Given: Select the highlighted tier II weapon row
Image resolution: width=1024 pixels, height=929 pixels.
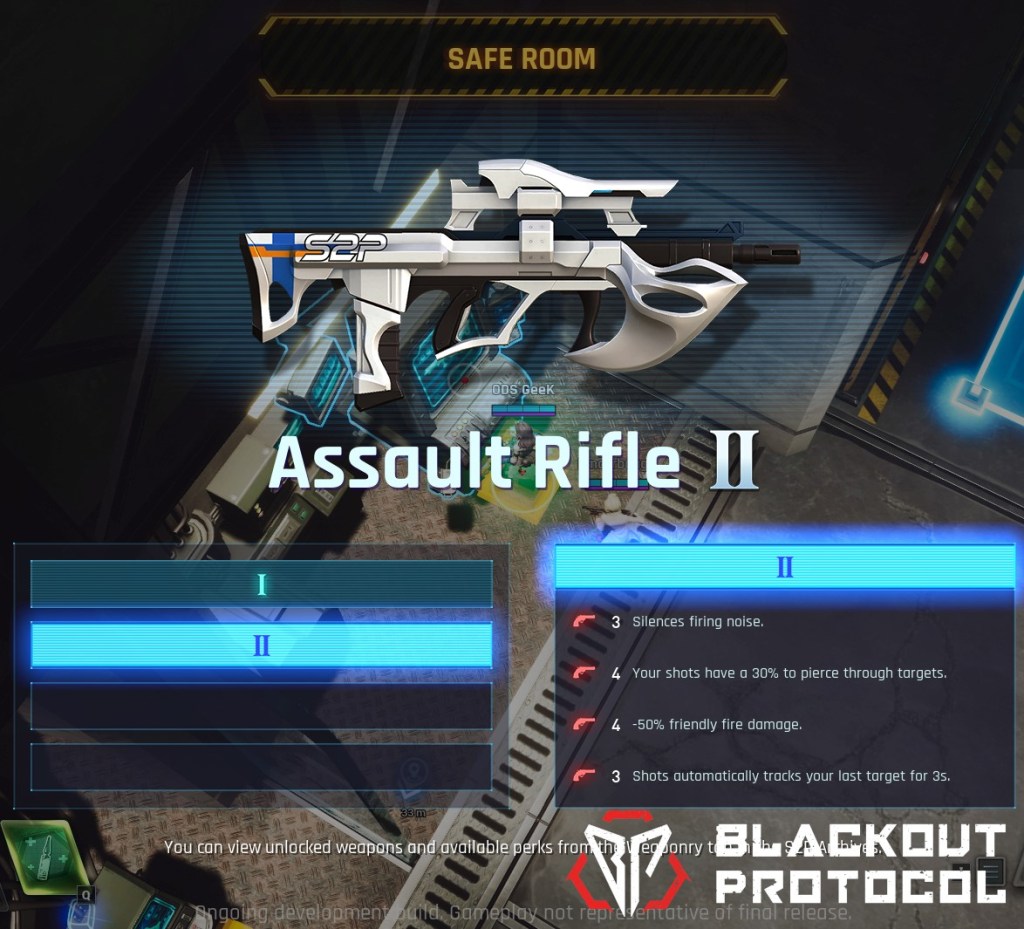Looking at the screenshot, I should 261,645.
